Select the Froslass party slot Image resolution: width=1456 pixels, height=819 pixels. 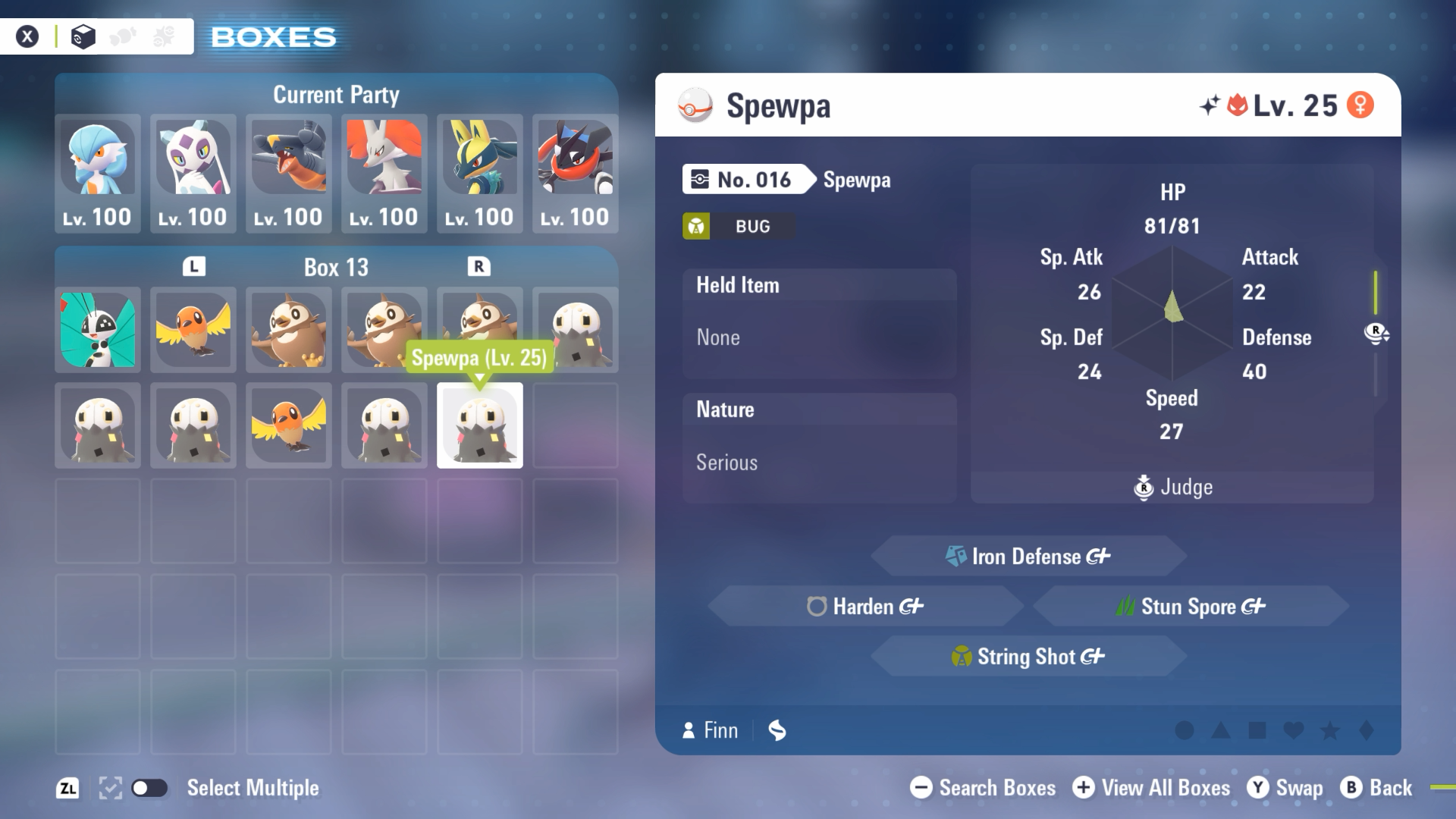pyautogui.click(x=193, y=173)
